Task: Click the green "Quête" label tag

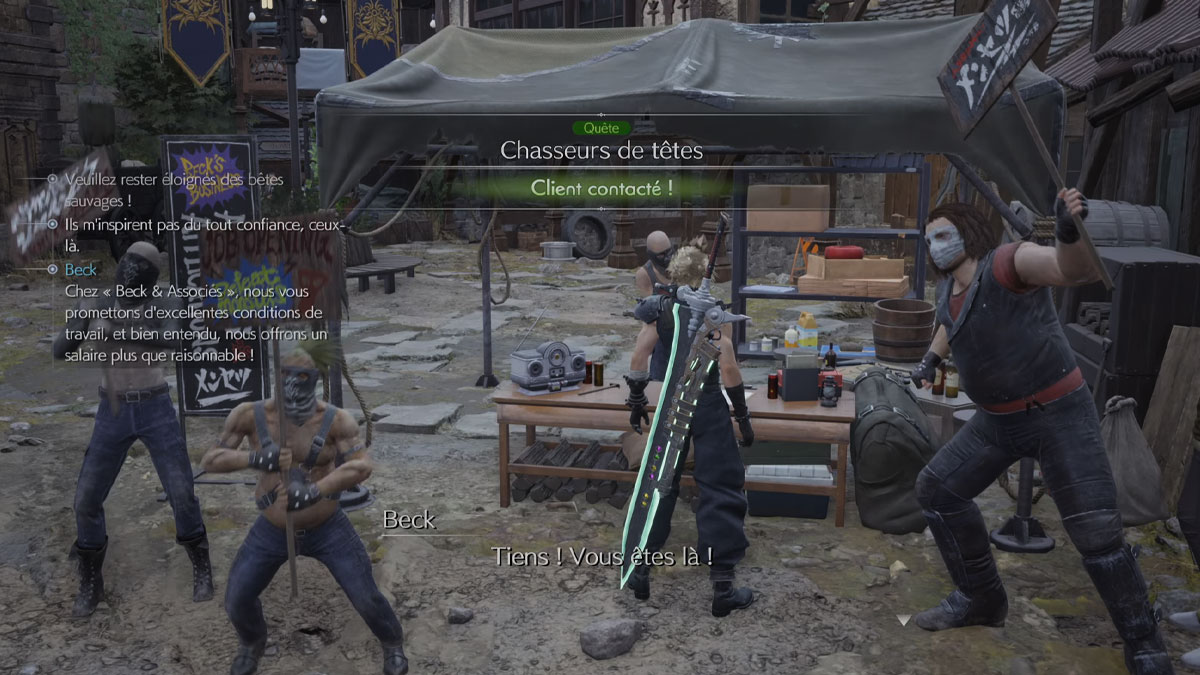Action: coord(601,128)
